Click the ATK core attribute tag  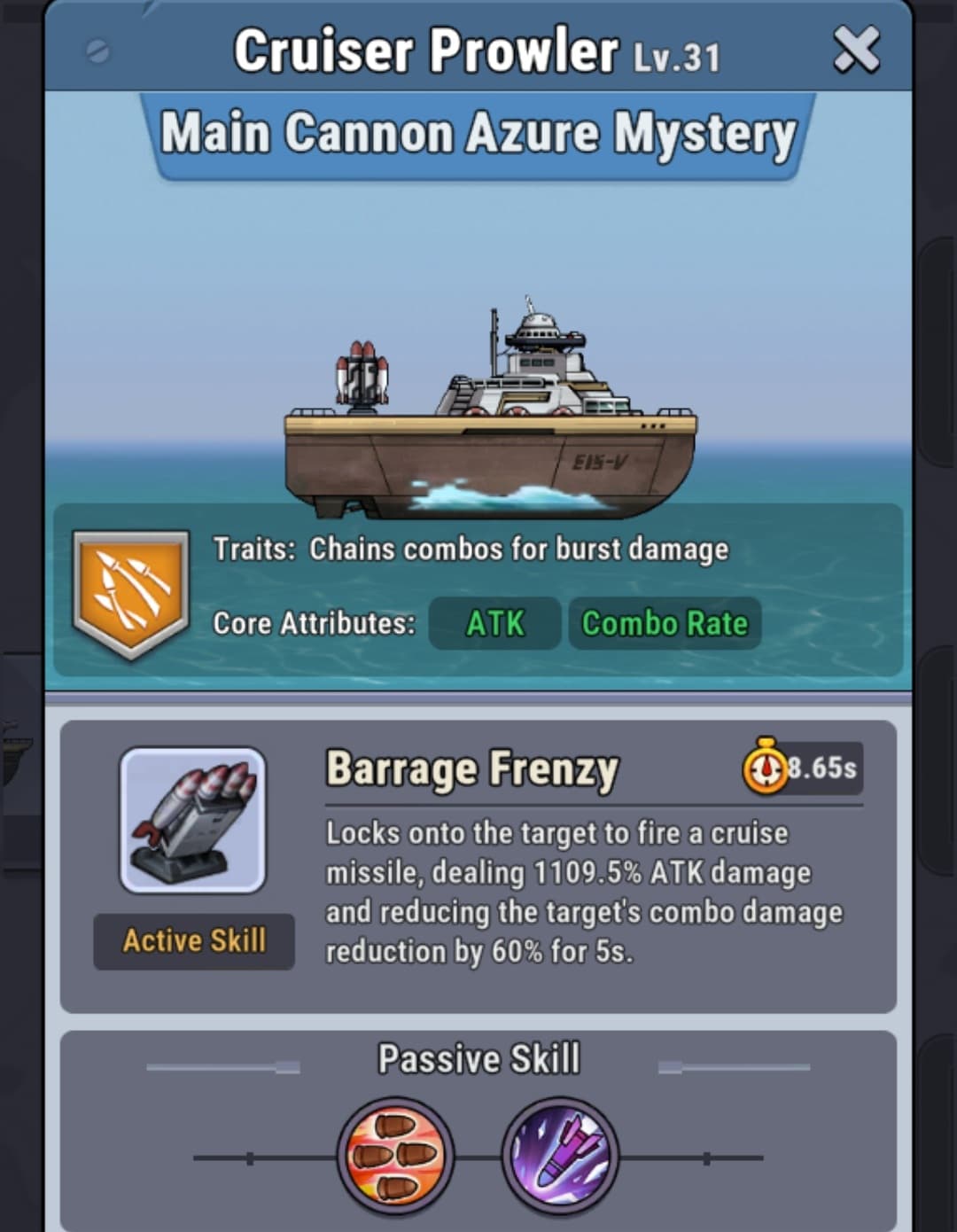click(494, 623)
